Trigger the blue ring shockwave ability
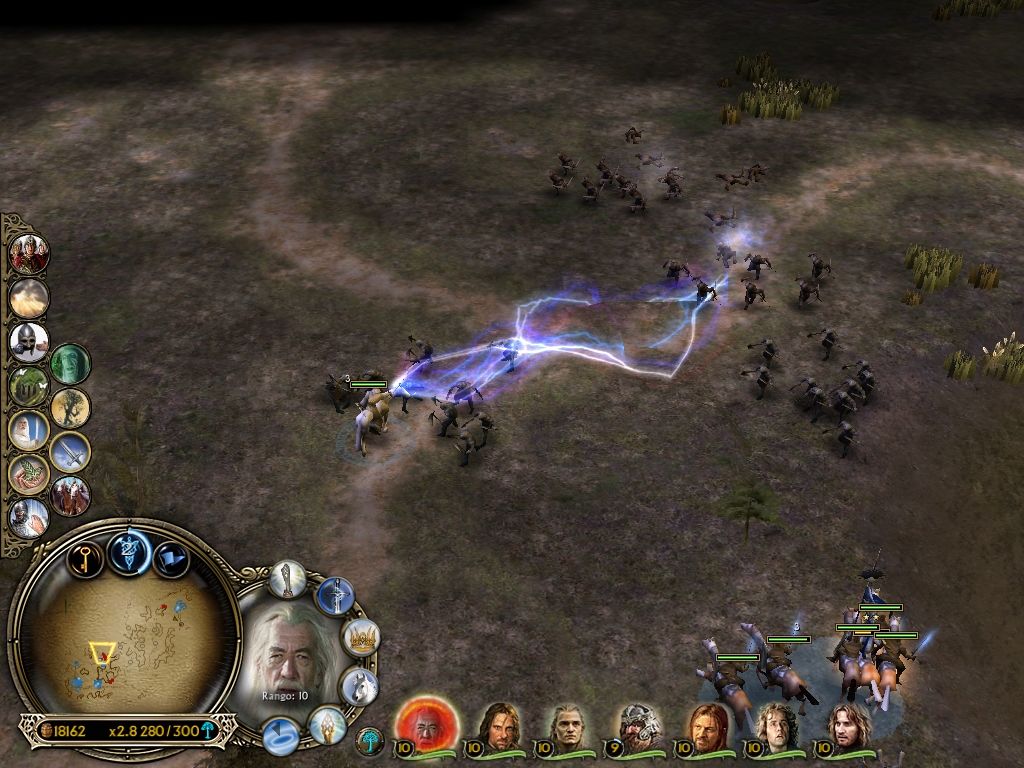 (281, 737)
